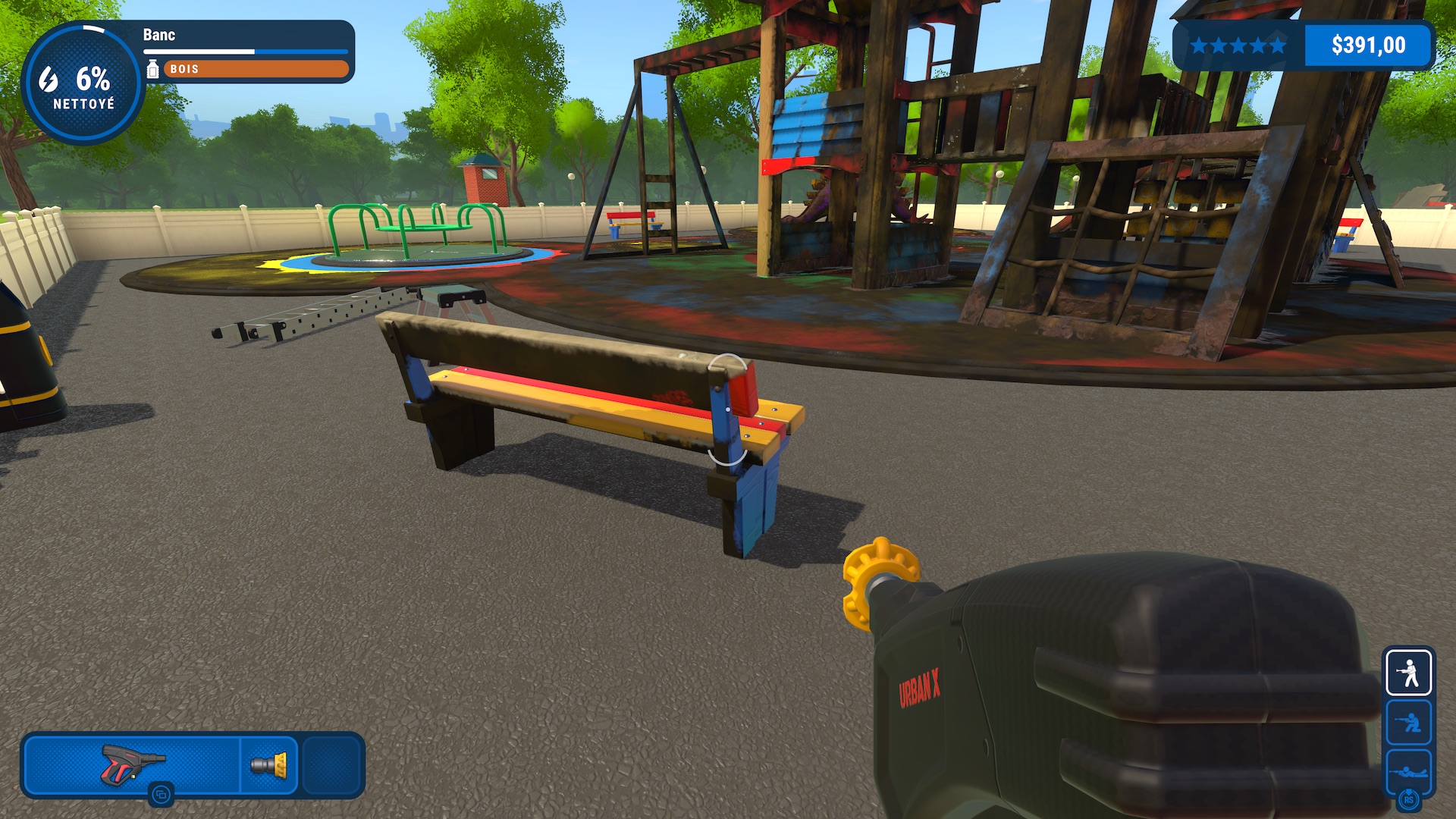This screenshot has height=819, width=1456.
Task: Switch to the prone stance icon
Action: pyautogui.click(x=1408, y=771)
